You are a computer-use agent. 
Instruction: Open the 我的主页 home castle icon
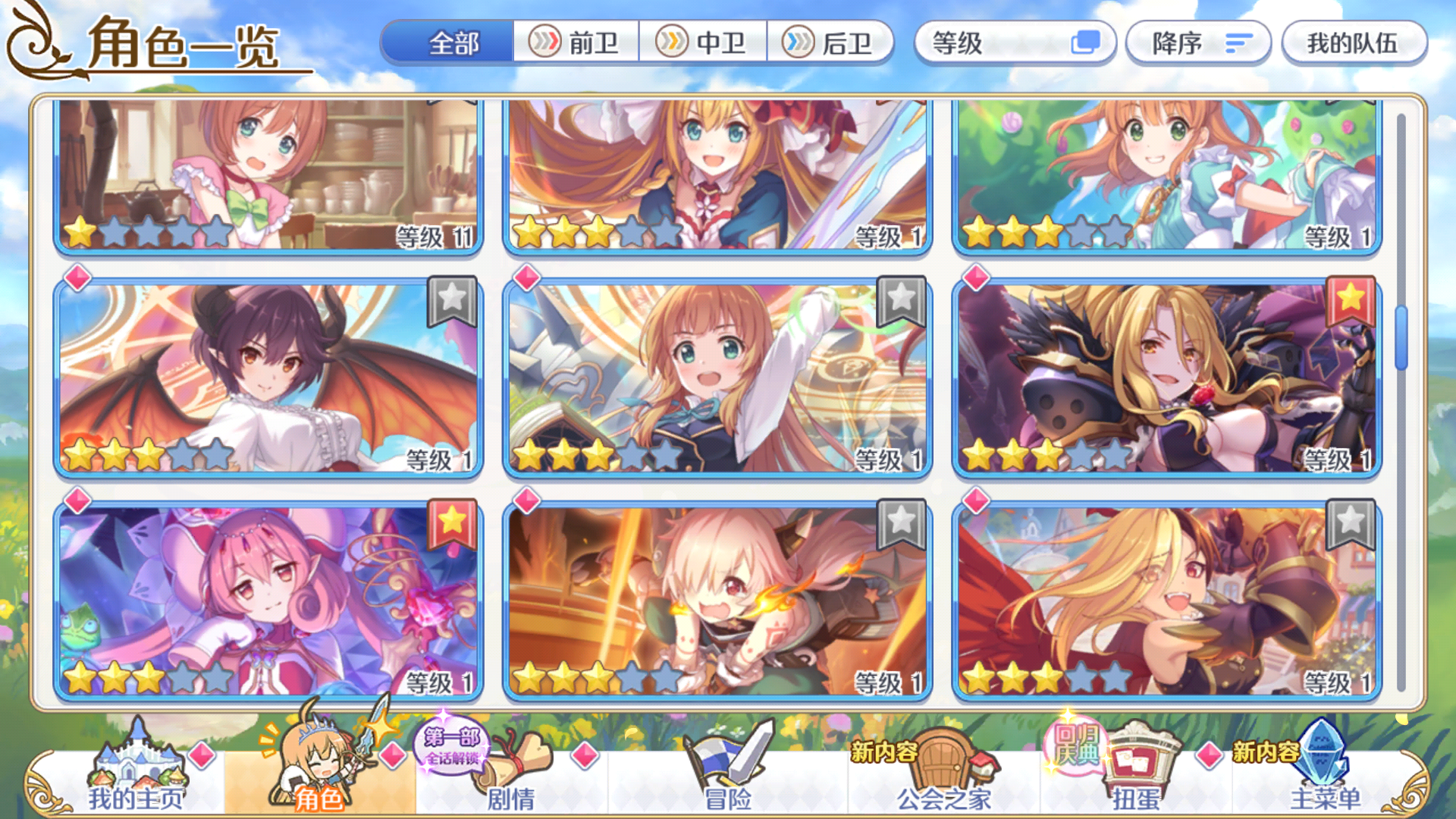[136, 758]
